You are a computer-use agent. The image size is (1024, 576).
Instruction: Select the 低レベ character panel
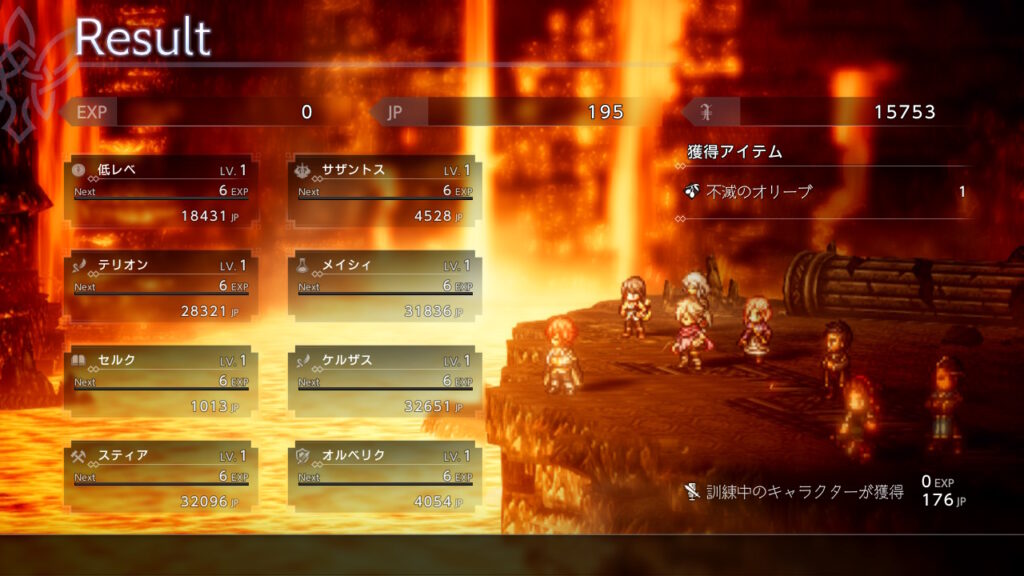pyautogui.click(x=161, y=191)
